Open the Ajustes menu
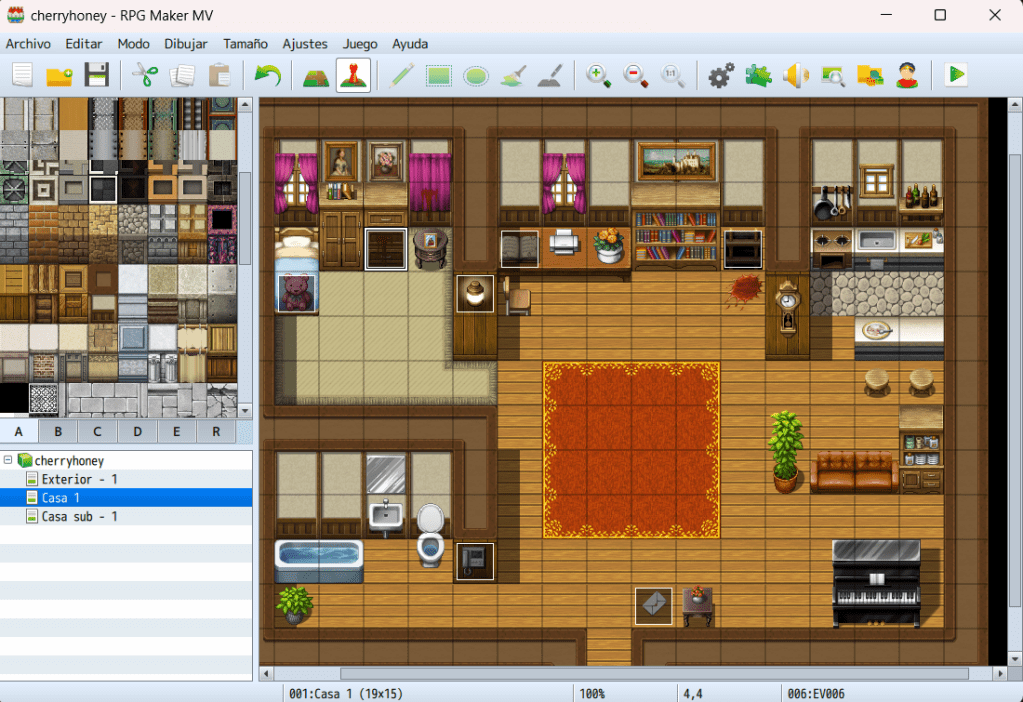Image resolution: width=1023 pixels, height=702 pixels. tap(305, 44)
